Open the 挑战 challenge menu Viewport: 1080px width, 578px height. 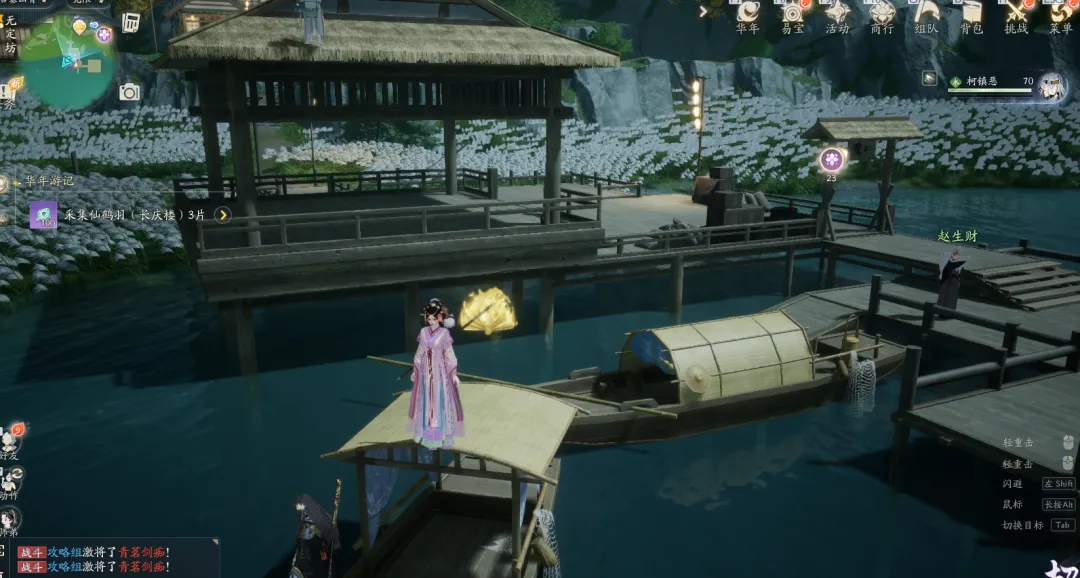pyautogui.click(x=1016, y=13)
